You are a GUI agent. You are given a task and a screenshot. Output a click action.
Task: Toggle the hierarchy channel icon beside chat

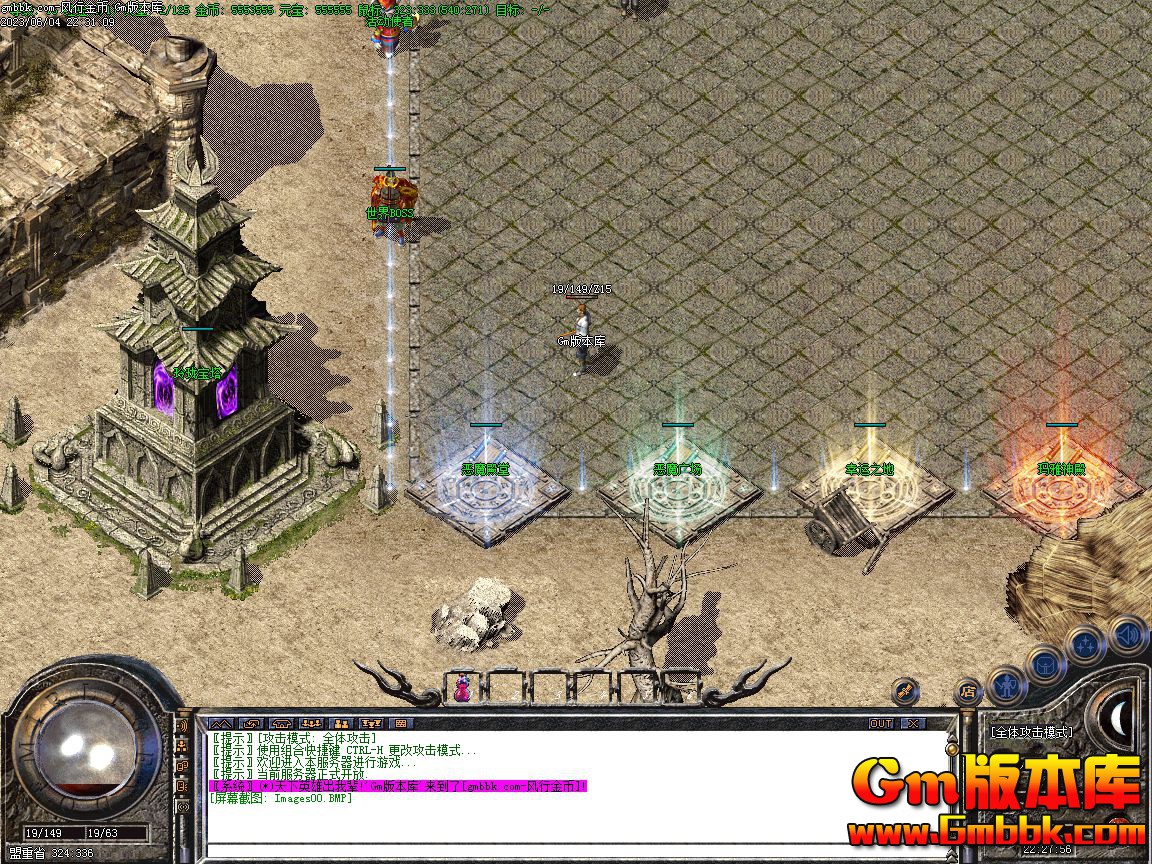click(x=183, y=745)
